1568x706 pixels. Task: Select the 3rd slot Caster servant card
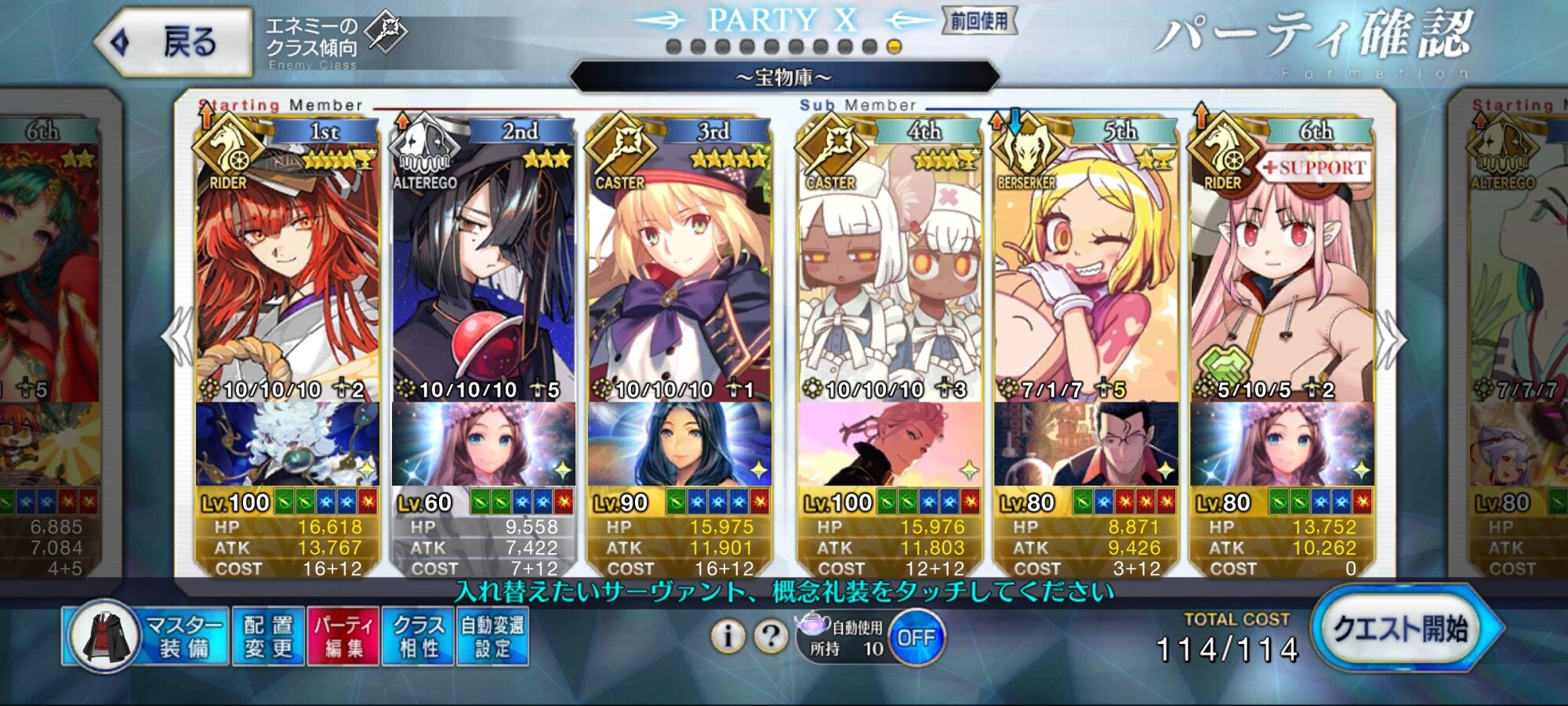click(x=679, y=275)
